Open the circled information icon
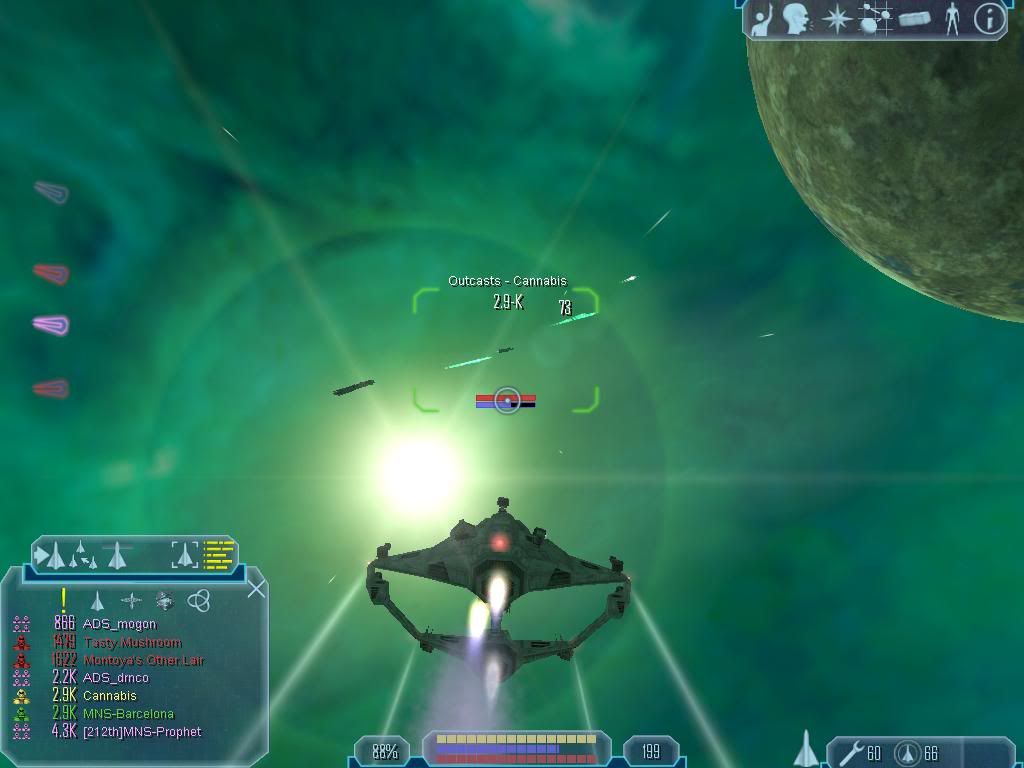This screenshot has height=768, width=1024. click(989, 18)
